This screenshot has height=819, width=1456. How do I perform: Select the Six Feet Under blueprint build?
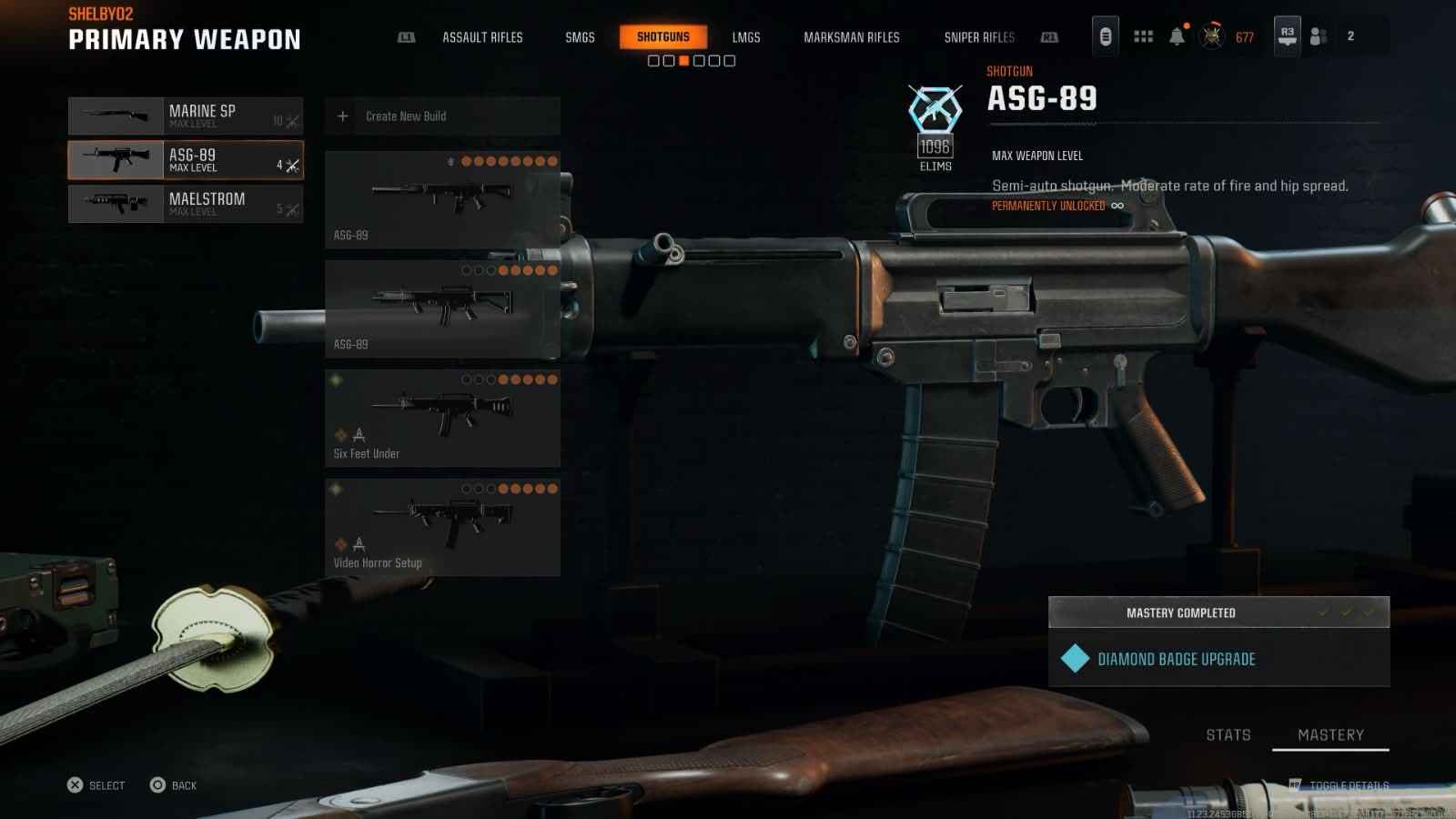(x=442, y=418)
